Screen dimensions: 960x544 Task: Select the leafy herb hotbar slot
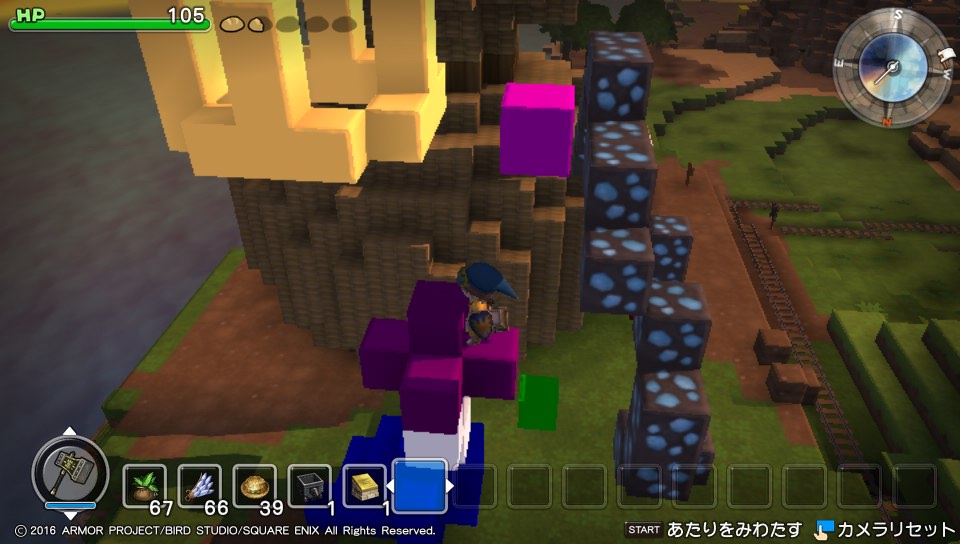[145, 486]
